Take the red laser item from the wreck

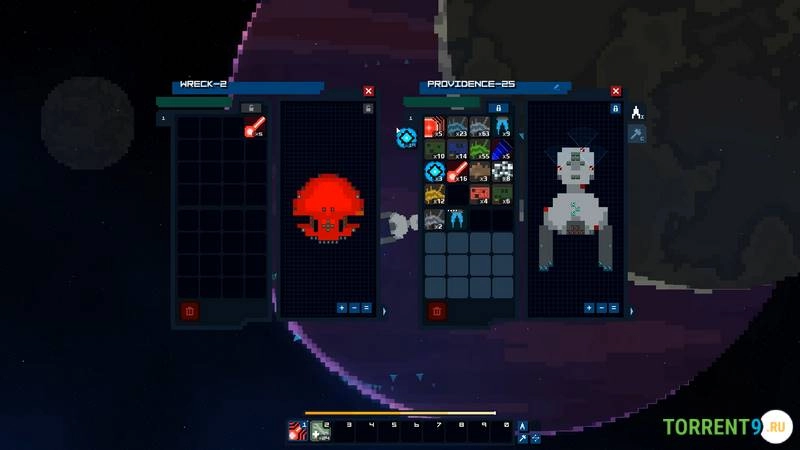tap(255, 128)
